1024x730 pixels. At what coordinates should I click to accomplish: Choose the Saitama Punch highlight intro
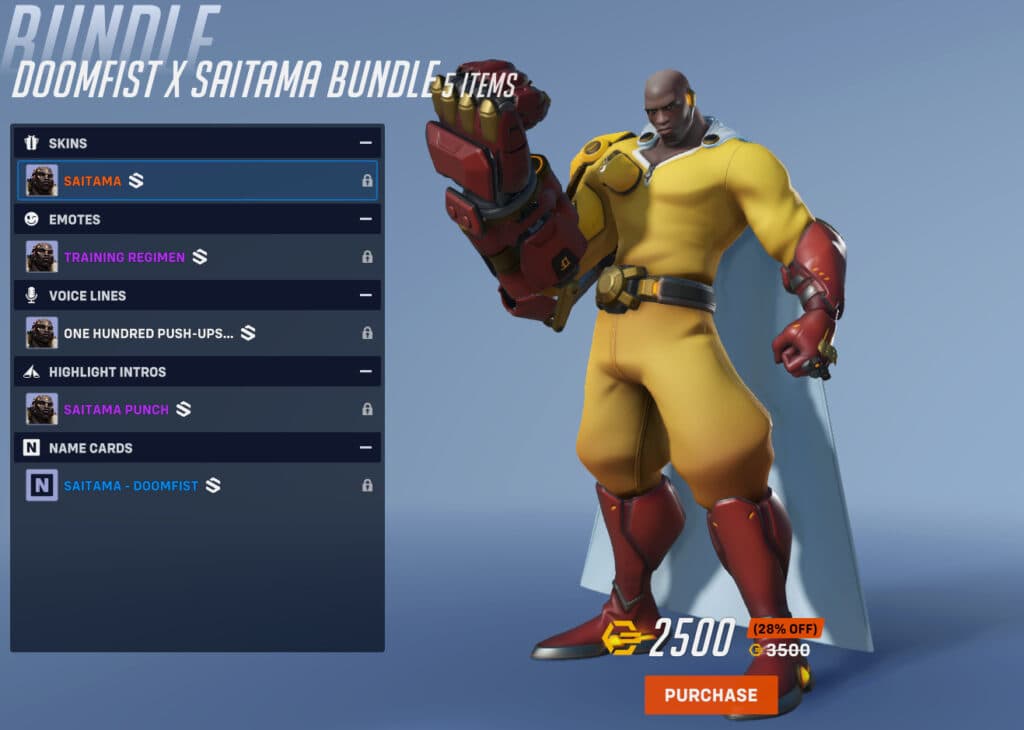pos(197,409)
